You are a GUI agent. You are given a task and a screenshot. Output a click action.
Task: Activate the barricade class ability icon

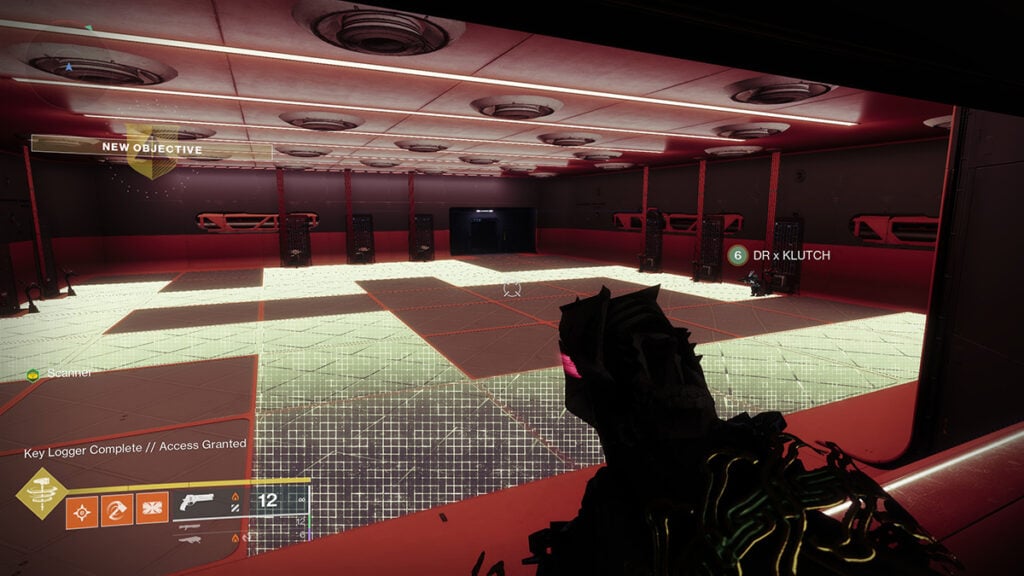(x=152, y=512)
